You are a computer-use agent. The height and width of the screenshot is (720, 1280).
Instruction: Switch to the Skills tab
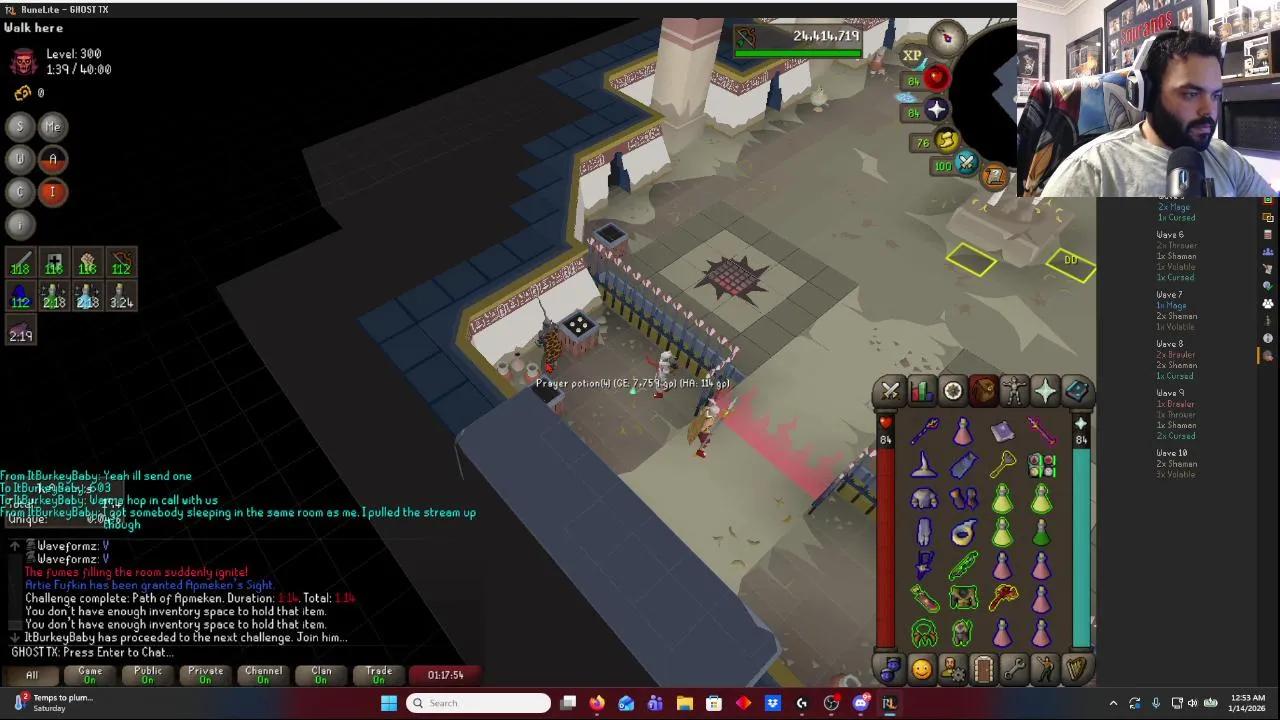click(x=921, y=391)
